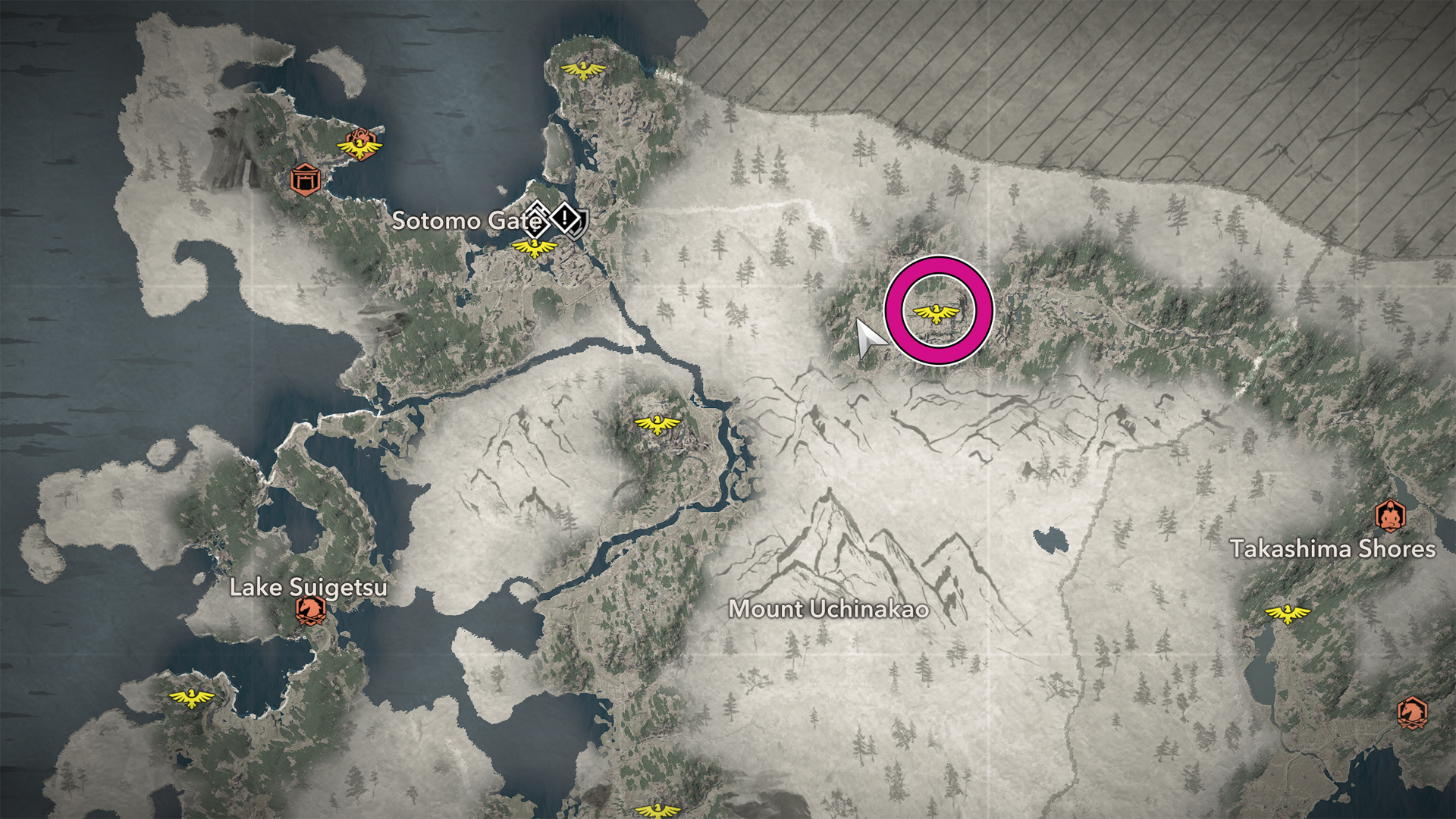This screenshot has height=819, width=1456.
Task: Select the viewpoint circled in magenta
Action: 938,312
